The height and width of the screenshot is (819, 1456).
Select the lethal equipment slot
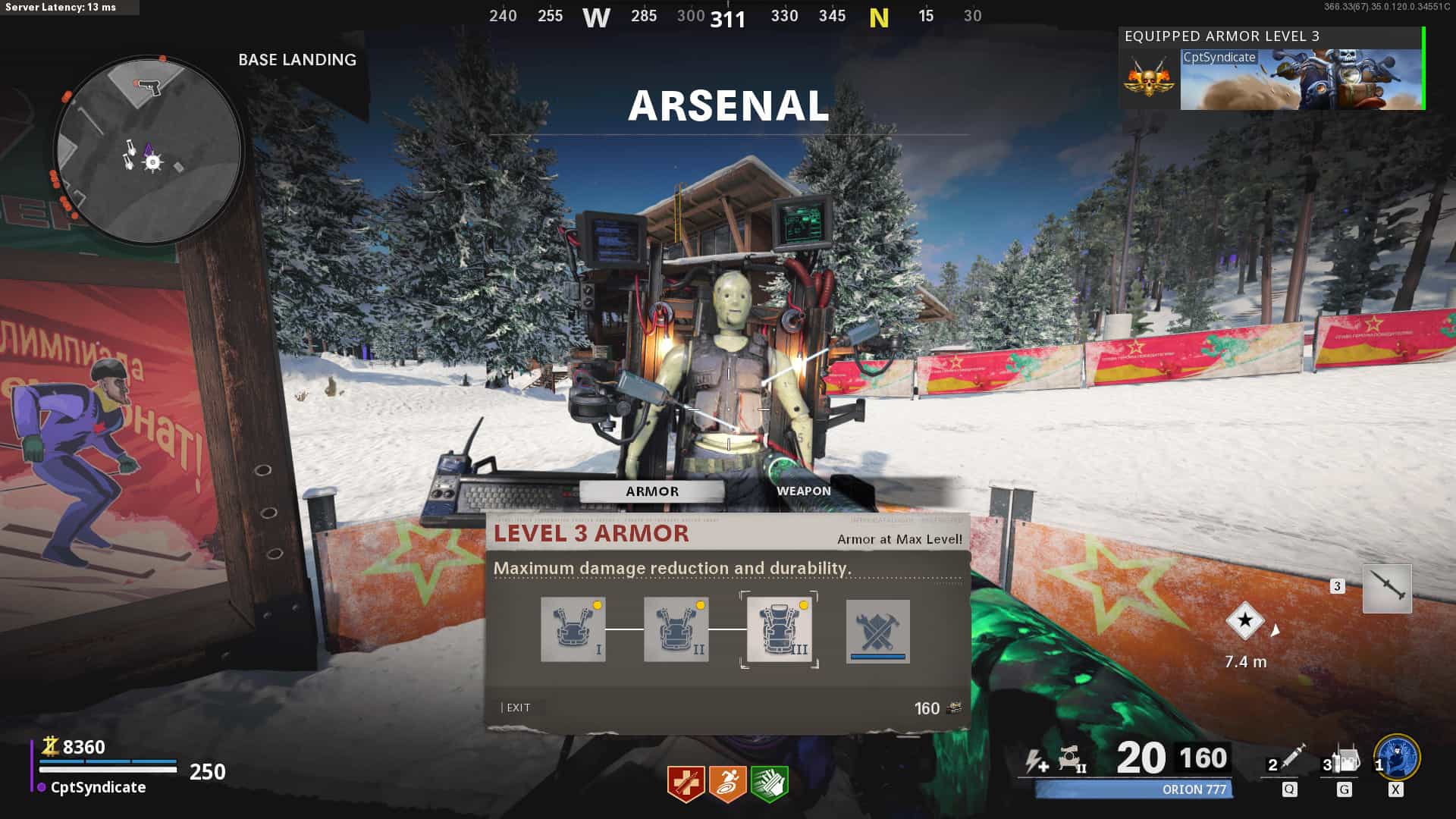coord(1344,760)
